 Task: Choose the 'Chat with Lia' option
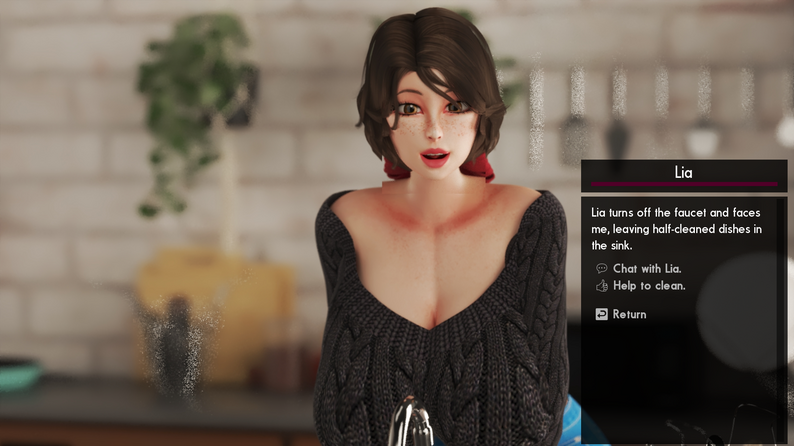pos(647,269)
